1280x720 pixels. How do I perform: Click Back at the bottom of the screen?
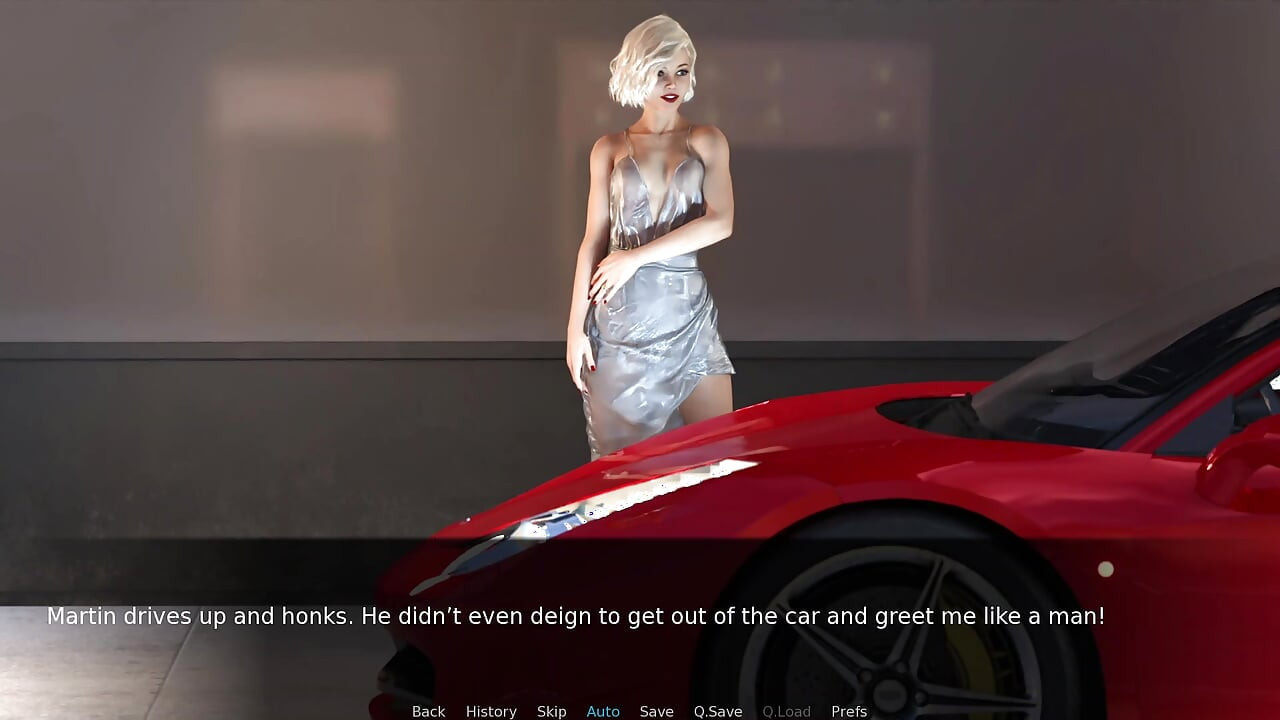tap(428, 711)
